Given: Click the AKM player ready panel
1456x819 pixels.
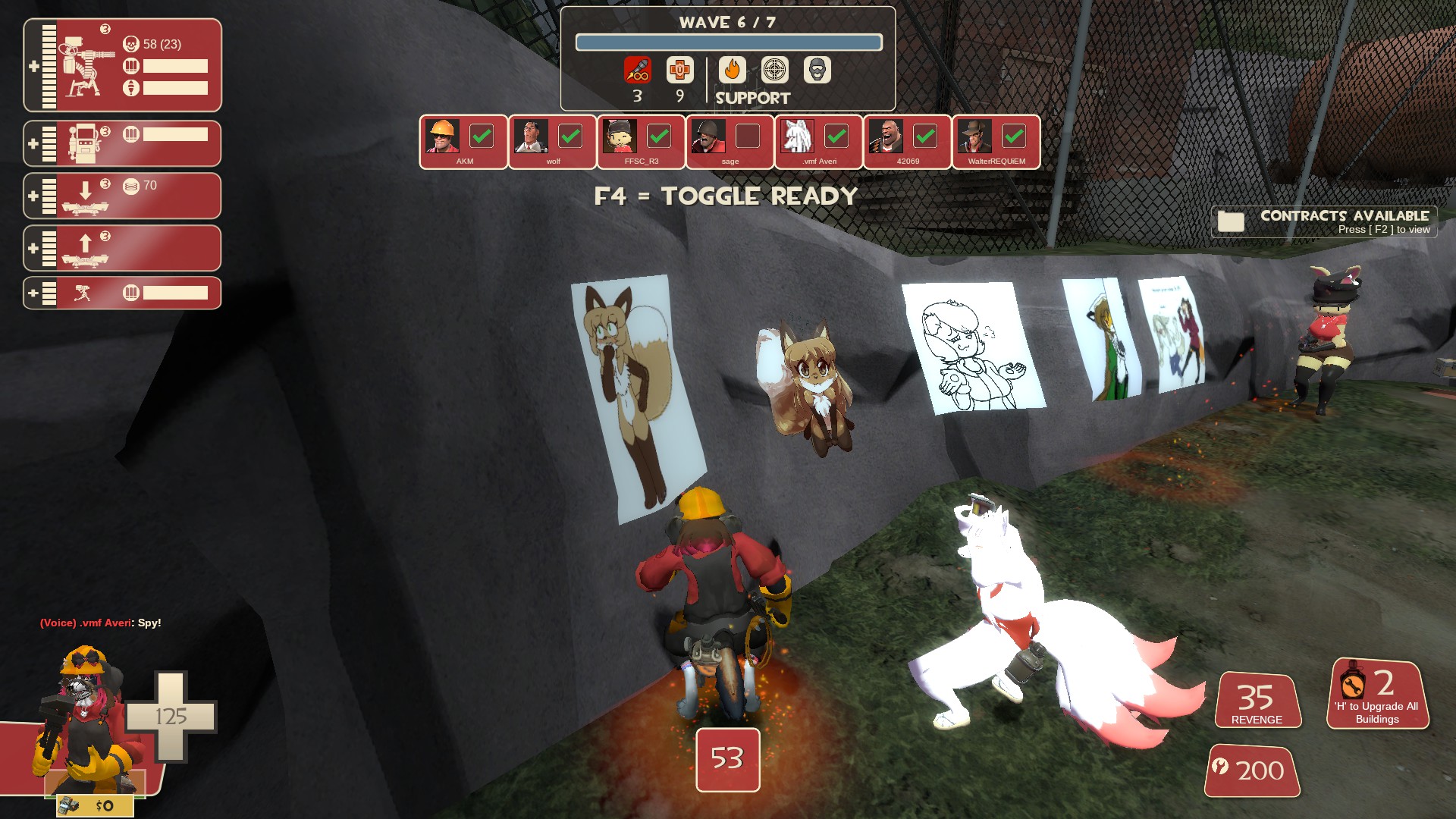Looking at the screenshot, I should [x=463, y=142].
